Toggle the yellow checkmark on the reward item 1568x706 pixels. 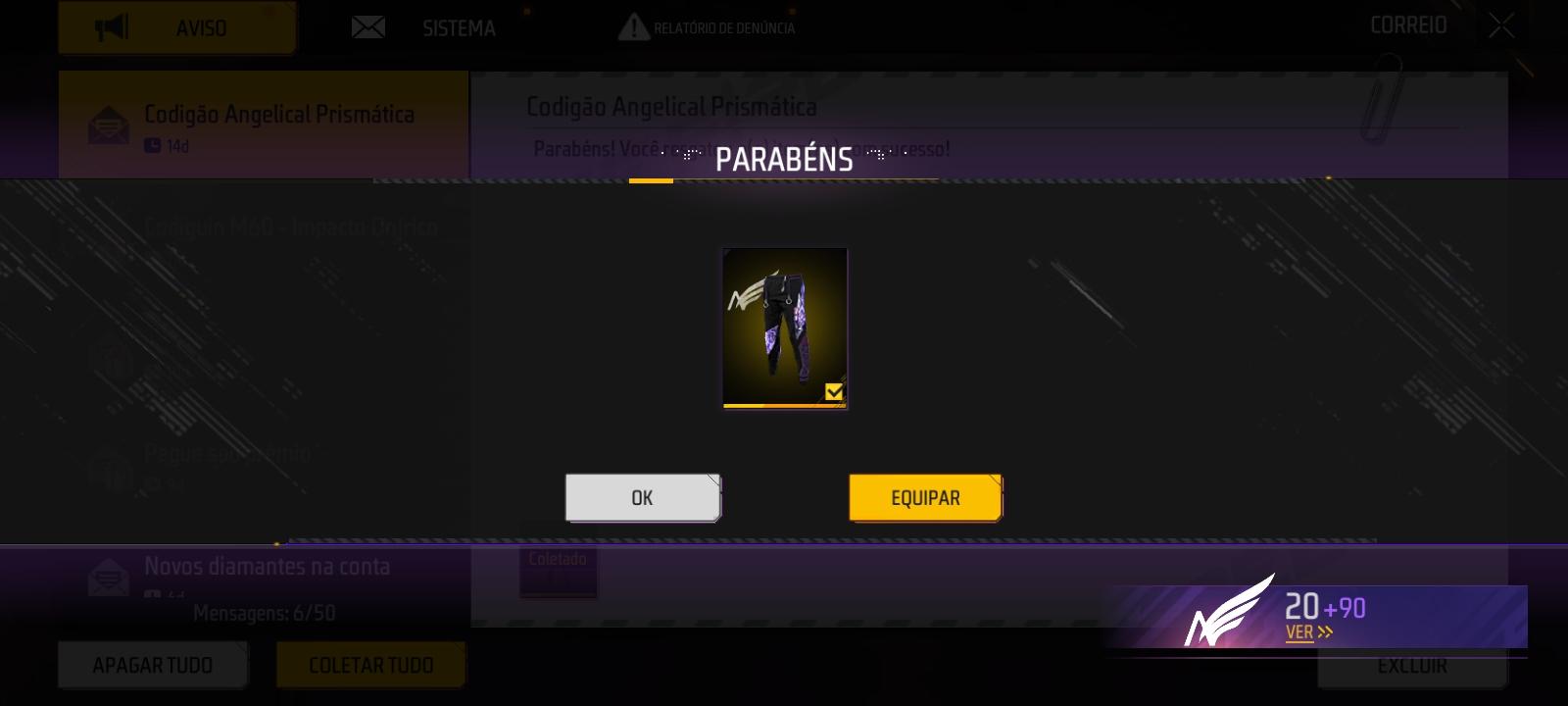(x=834, y=391)
